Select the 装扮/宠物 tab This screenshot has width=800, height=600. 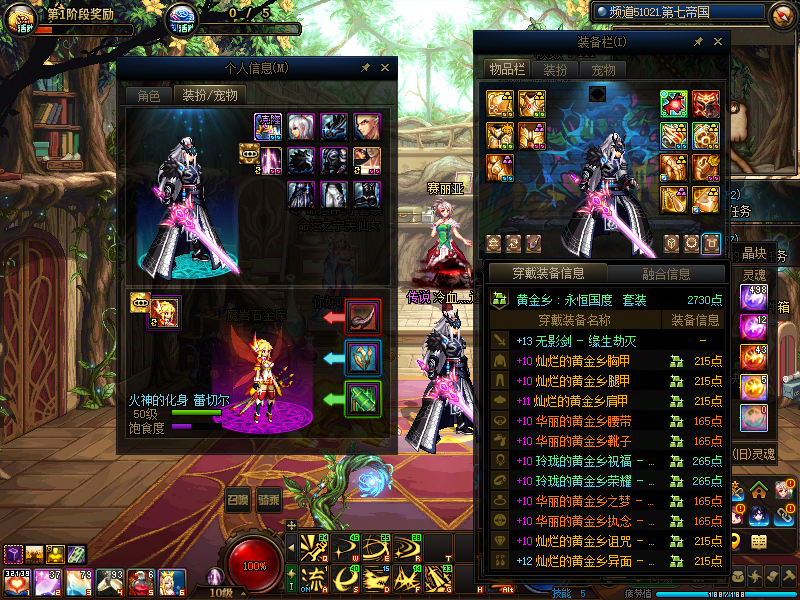[x=208, y=95]
